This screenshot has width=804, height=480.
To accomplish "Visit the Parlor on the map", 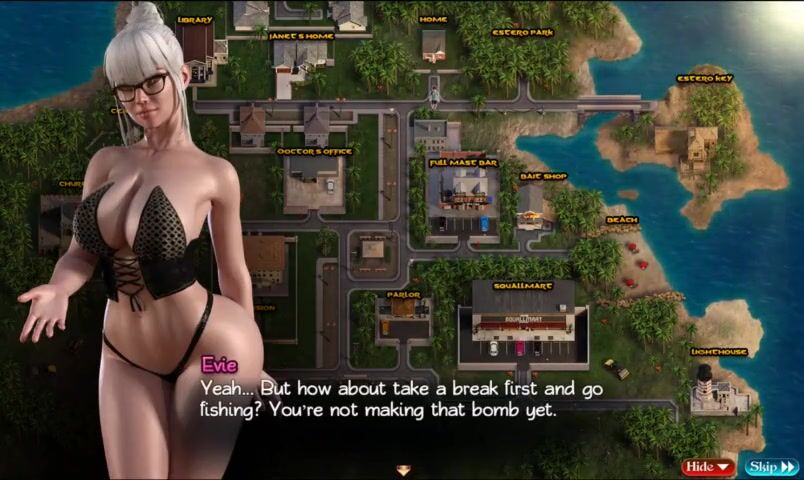I will click(403, 295).
